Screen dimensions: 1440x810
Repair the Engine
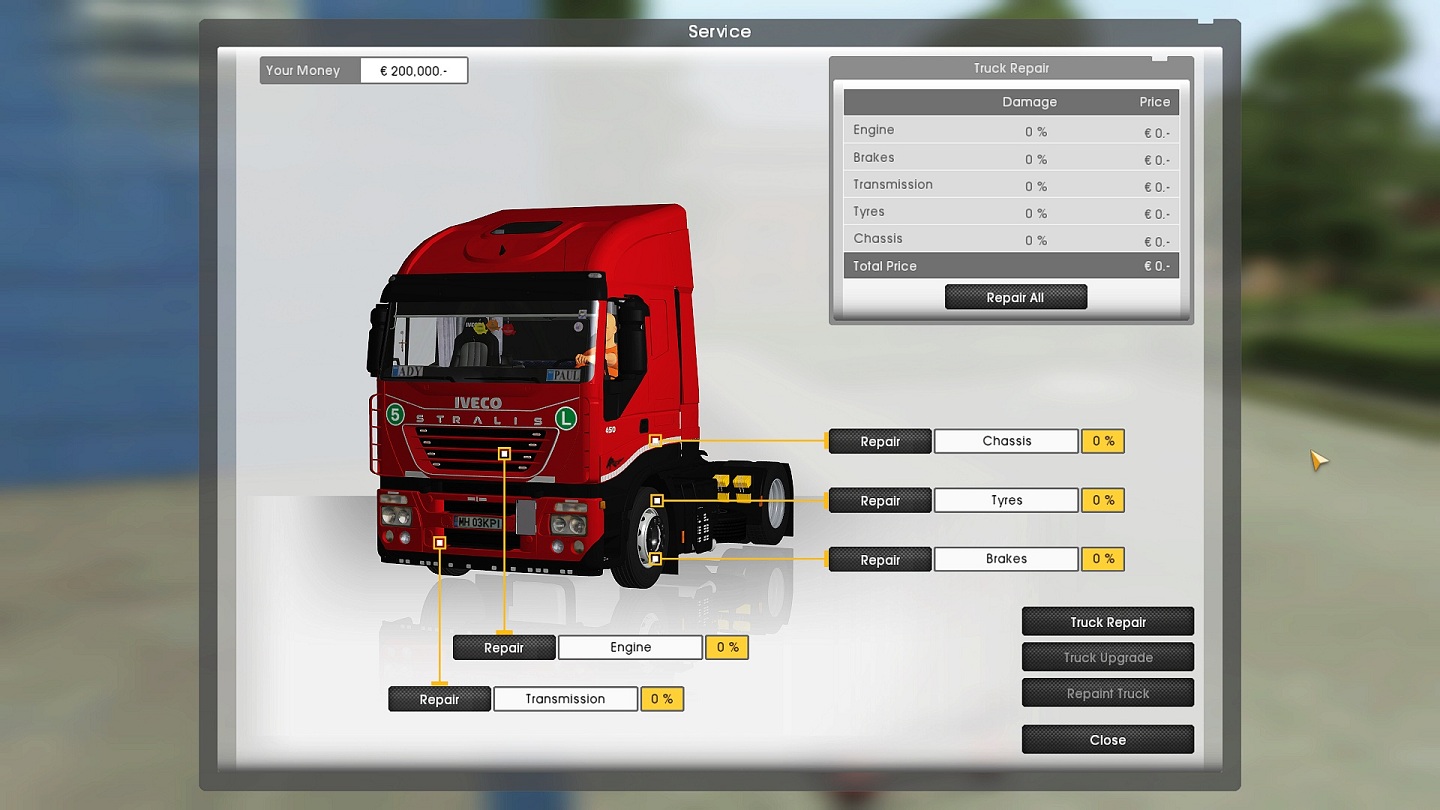click(x=504, y=648)
